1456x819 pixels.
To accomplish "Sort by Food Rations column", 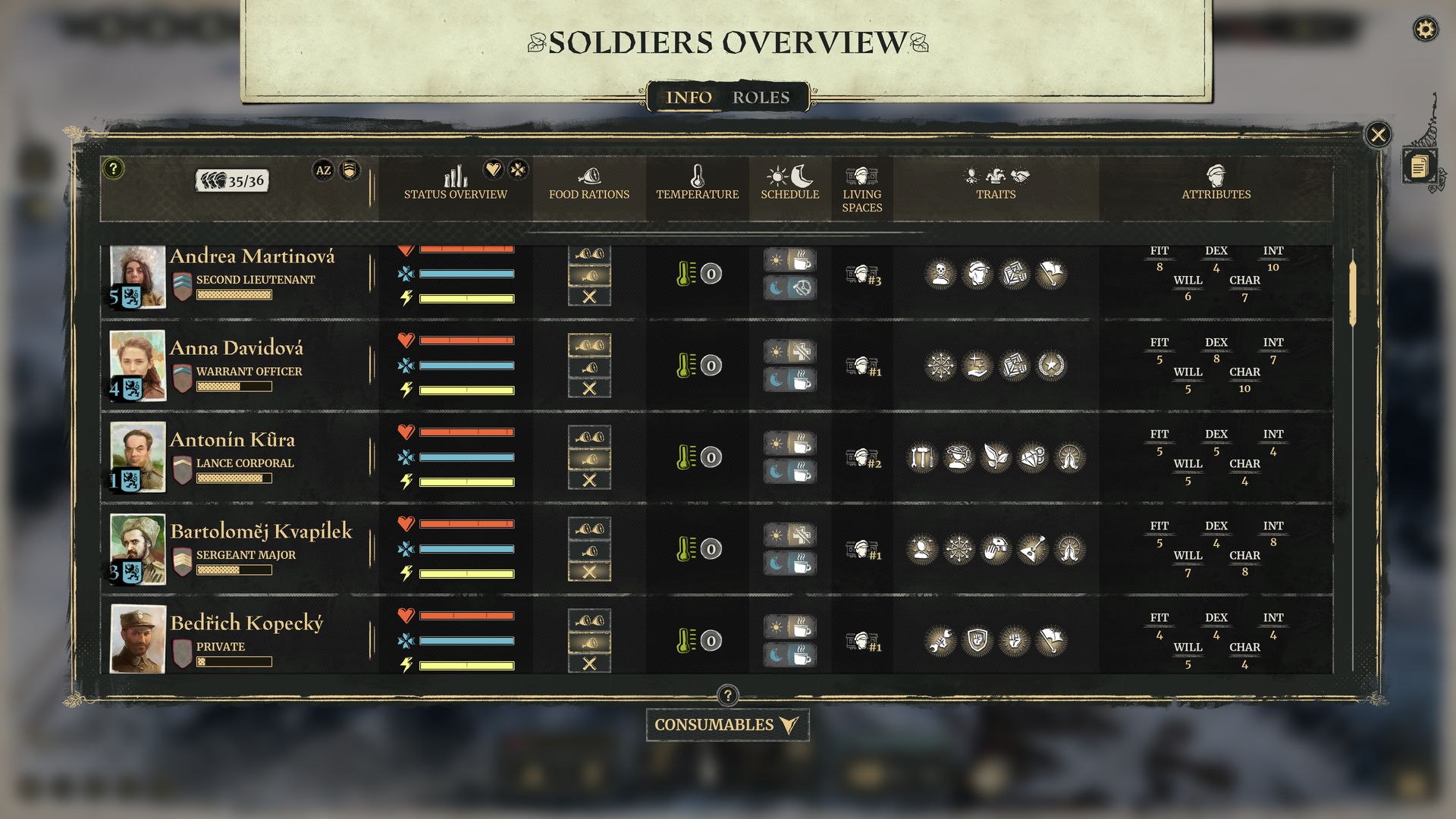I will click(x=589, y=184).
